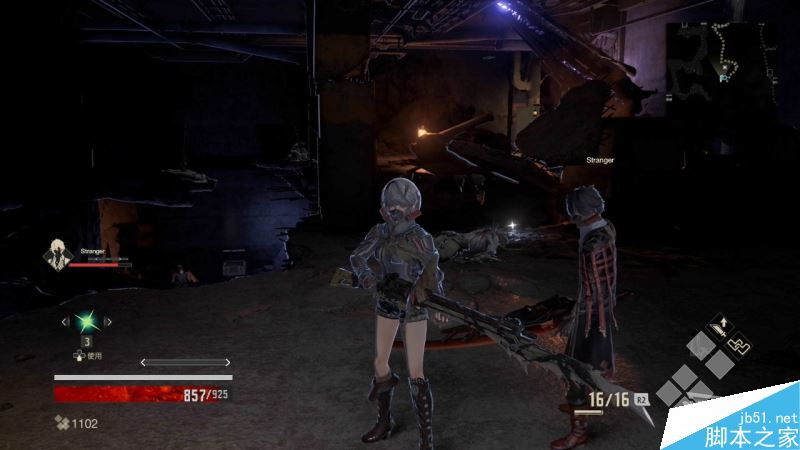The height and width of the screenshot is (450, 800).
Task: Cycle quick item with right arrow
Action: click(x=110, y=322)
